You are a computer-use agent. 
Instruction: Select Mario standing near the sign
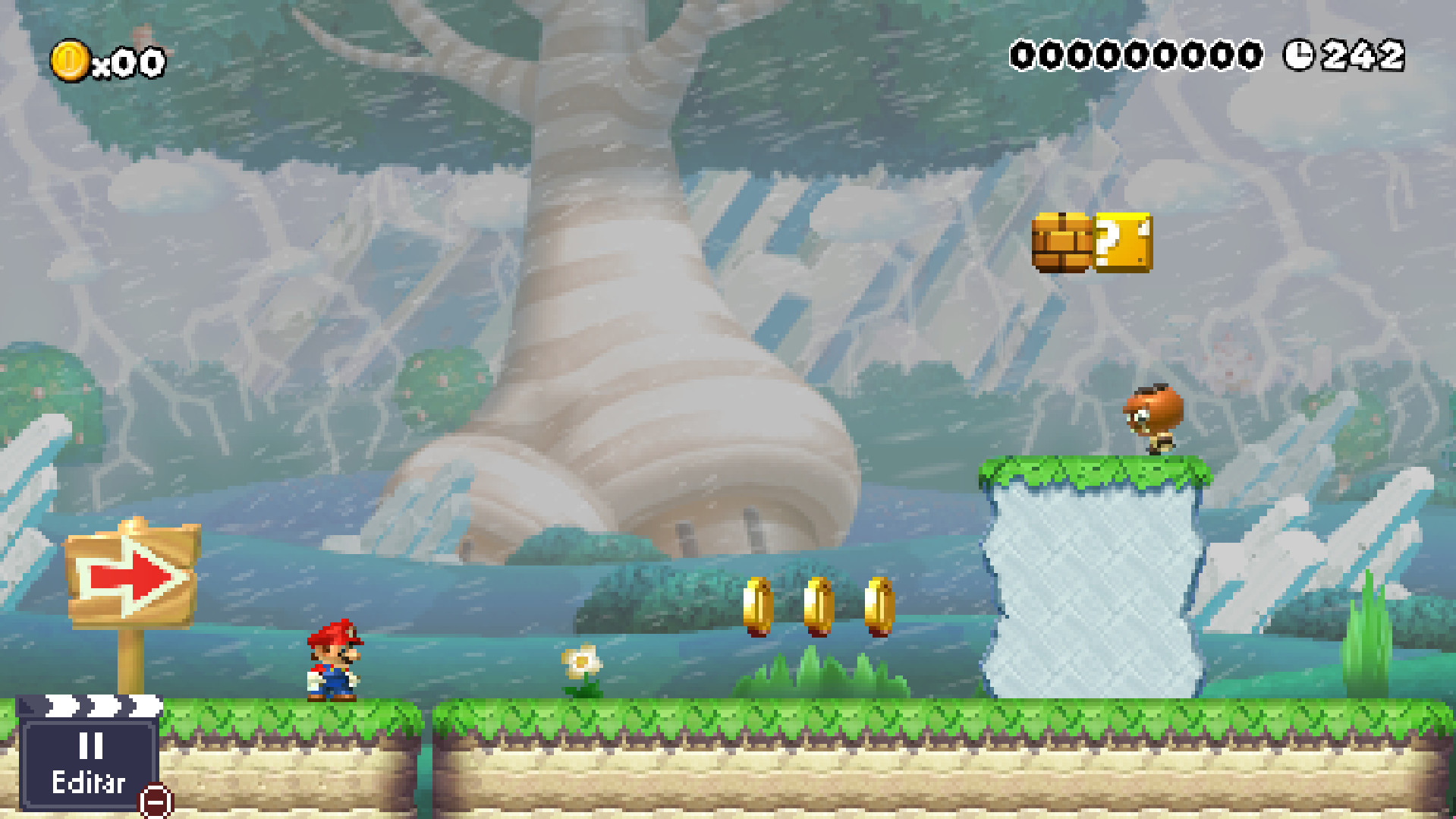click(x=334, y=659)
